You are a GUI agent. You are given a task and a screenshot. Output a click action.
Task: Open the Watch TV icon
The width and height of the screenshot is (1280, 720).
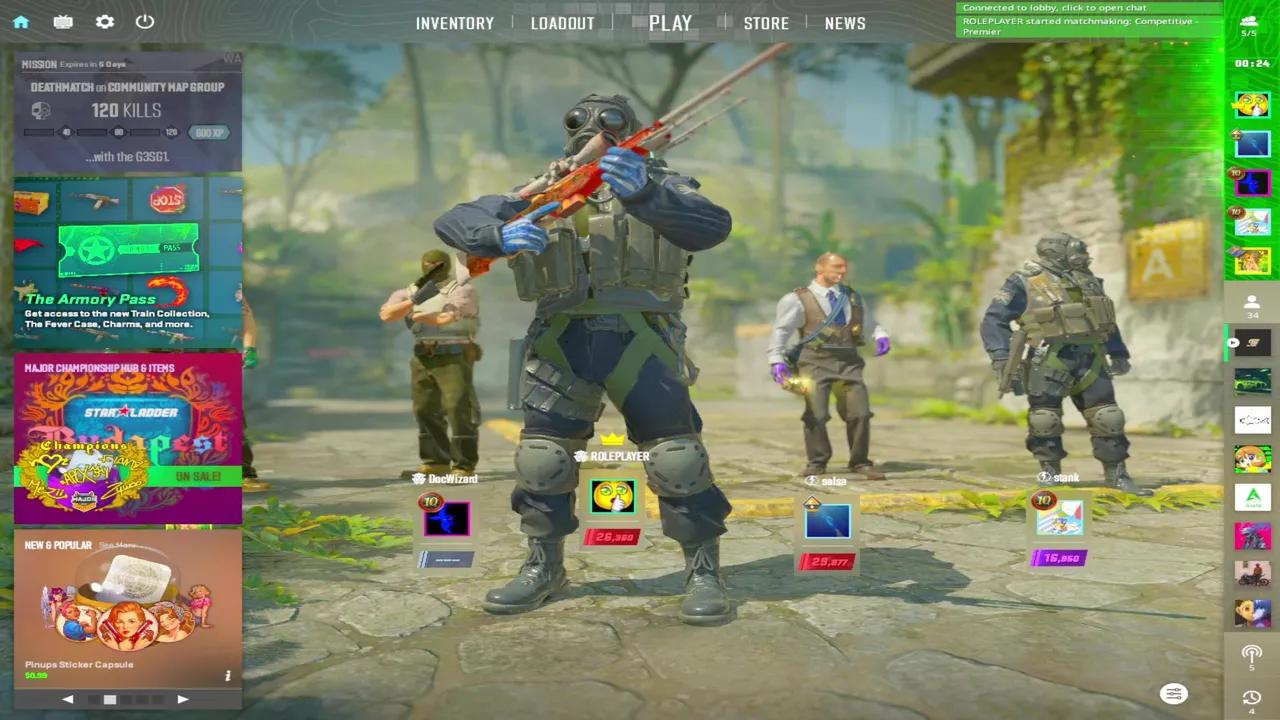[x=63, y=22]
